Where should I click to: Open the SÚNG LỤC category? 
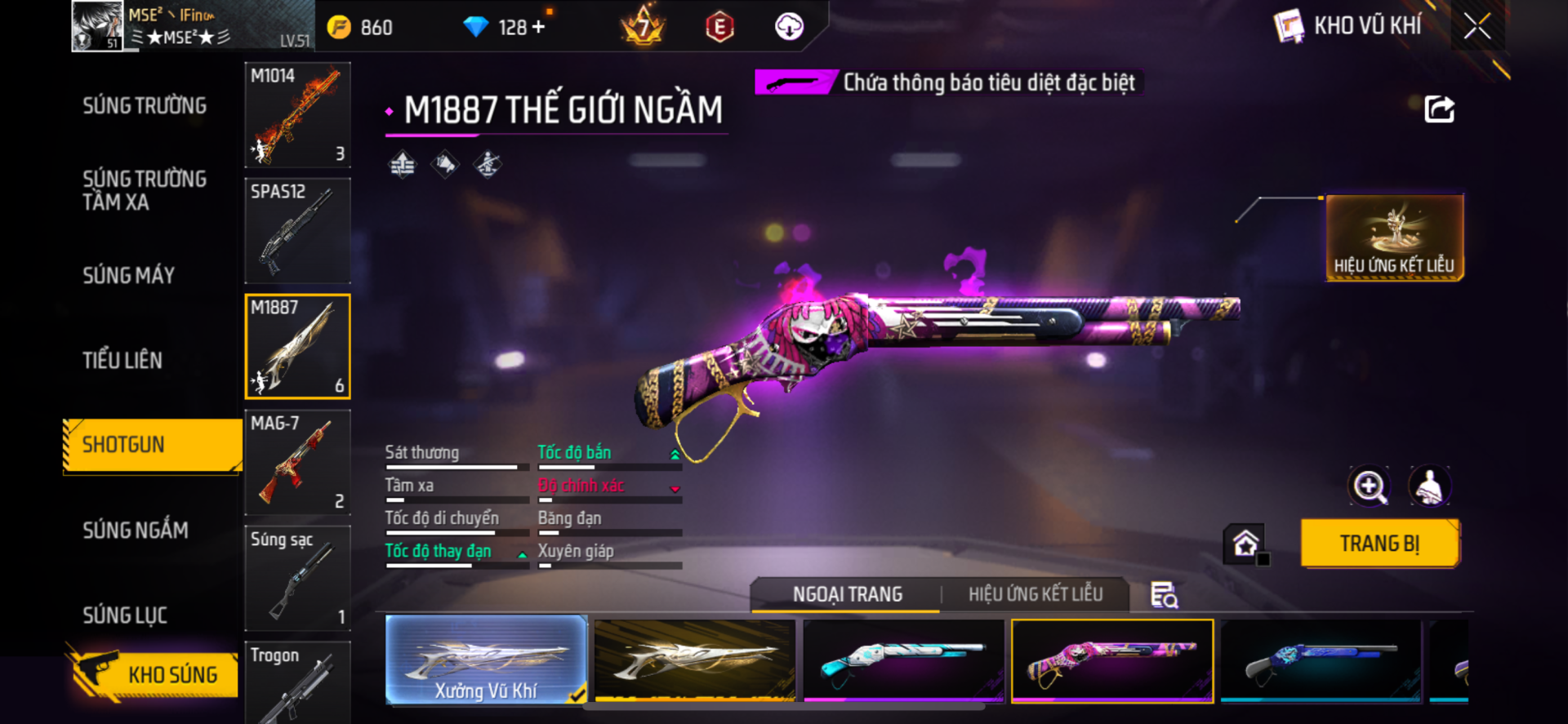tap(125, 615)
